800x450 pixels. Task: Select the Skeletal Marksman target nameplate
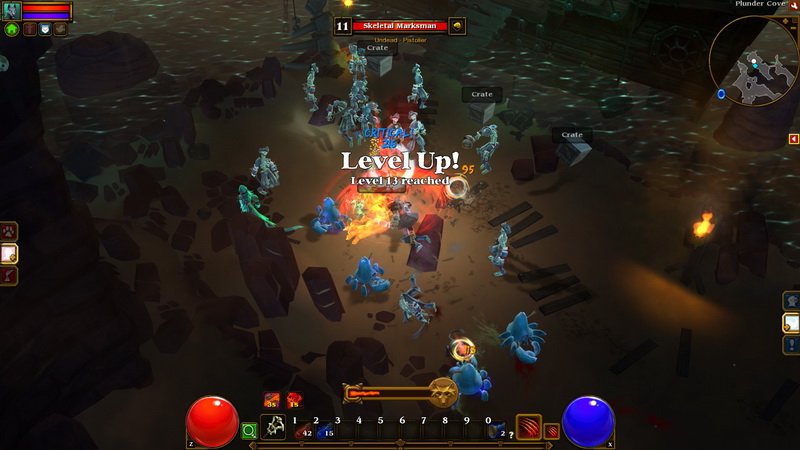coord(399,26)
